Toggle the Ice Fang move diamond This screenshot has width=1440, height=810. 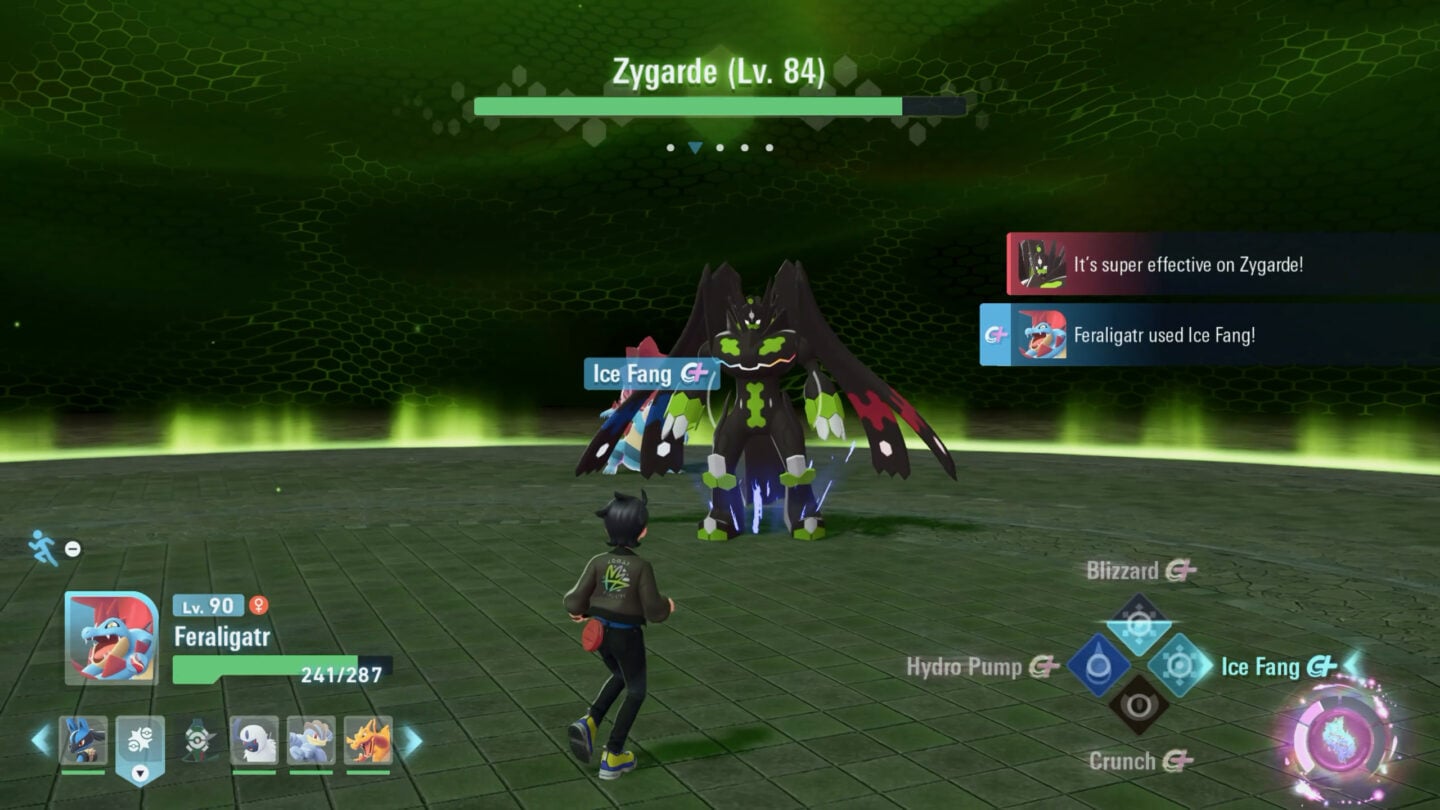point(1178,662)
